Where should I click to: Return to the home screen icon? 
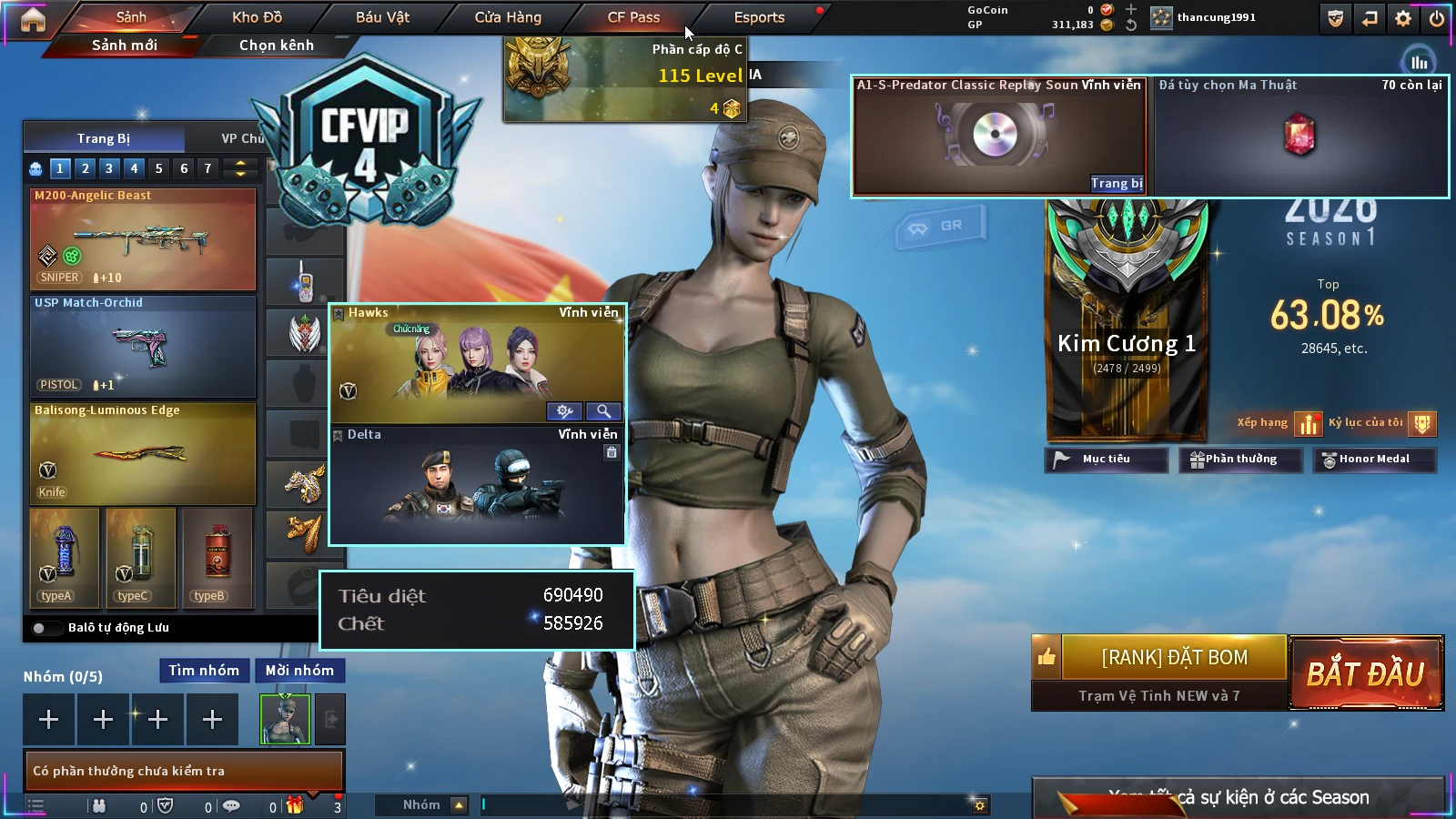[x=33, y=19]
